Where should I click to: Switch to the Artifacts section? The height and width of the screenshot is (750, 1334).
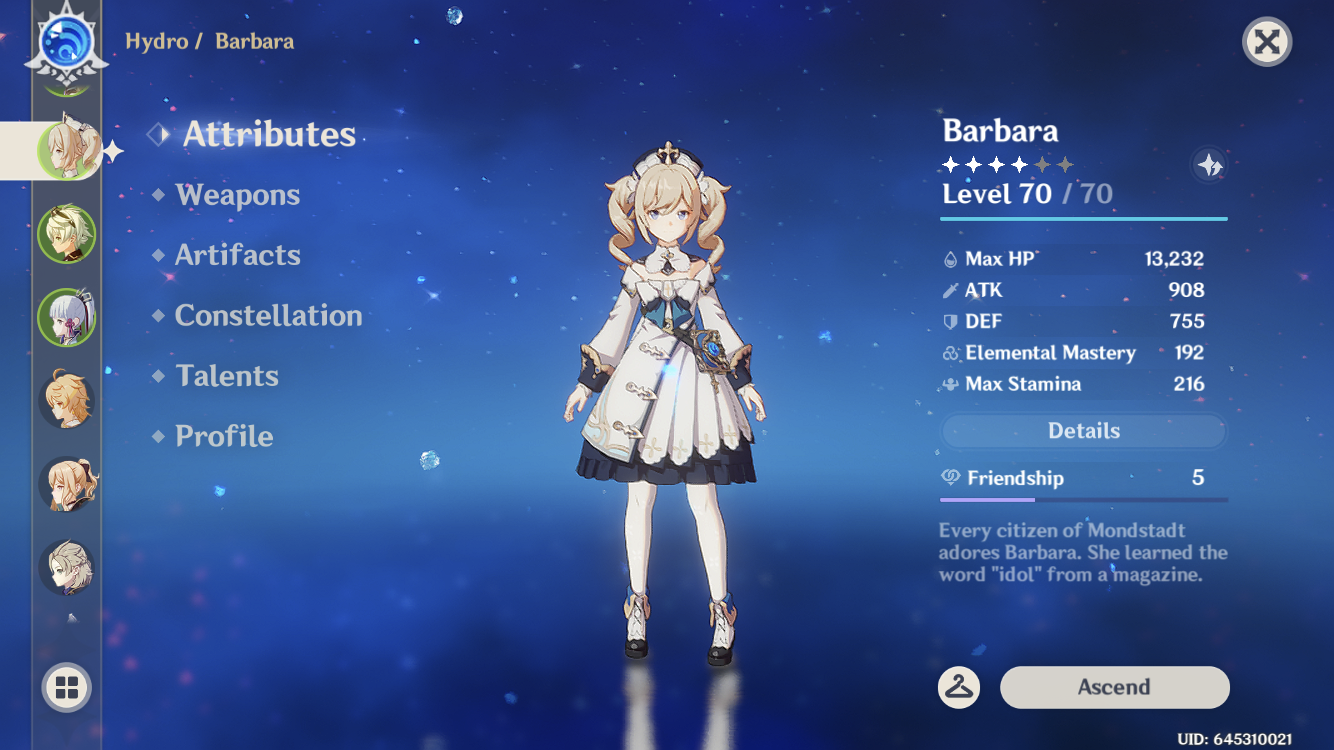click(x=238, y=255)
